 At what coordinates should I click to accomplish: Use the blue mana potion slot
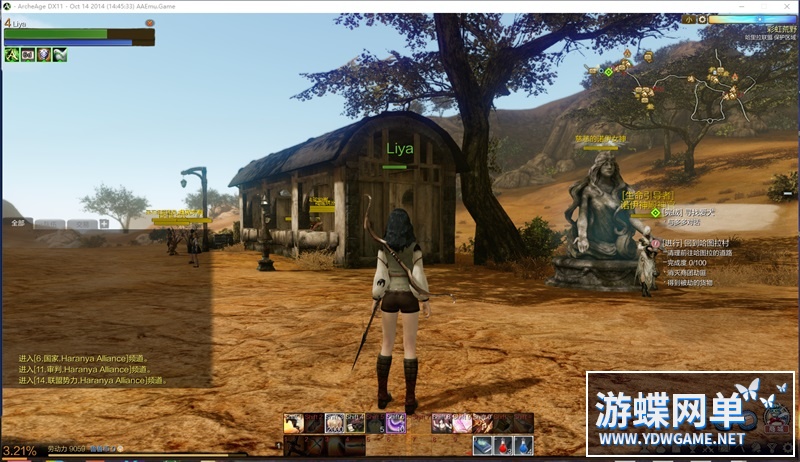click(x=524, y=445)
